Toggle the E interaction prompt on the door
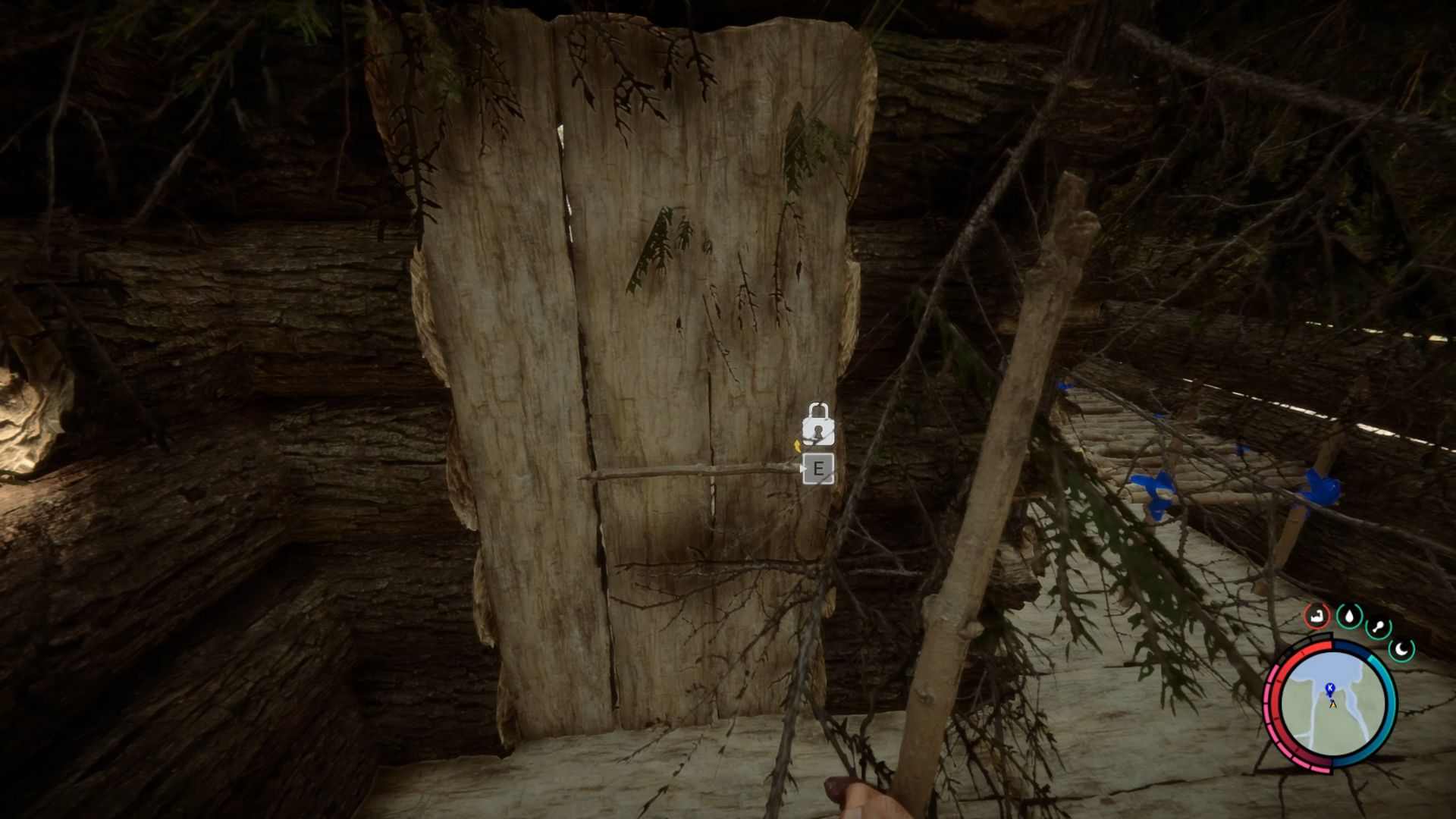Viewport: 1456px width, 819px height. 819,469
